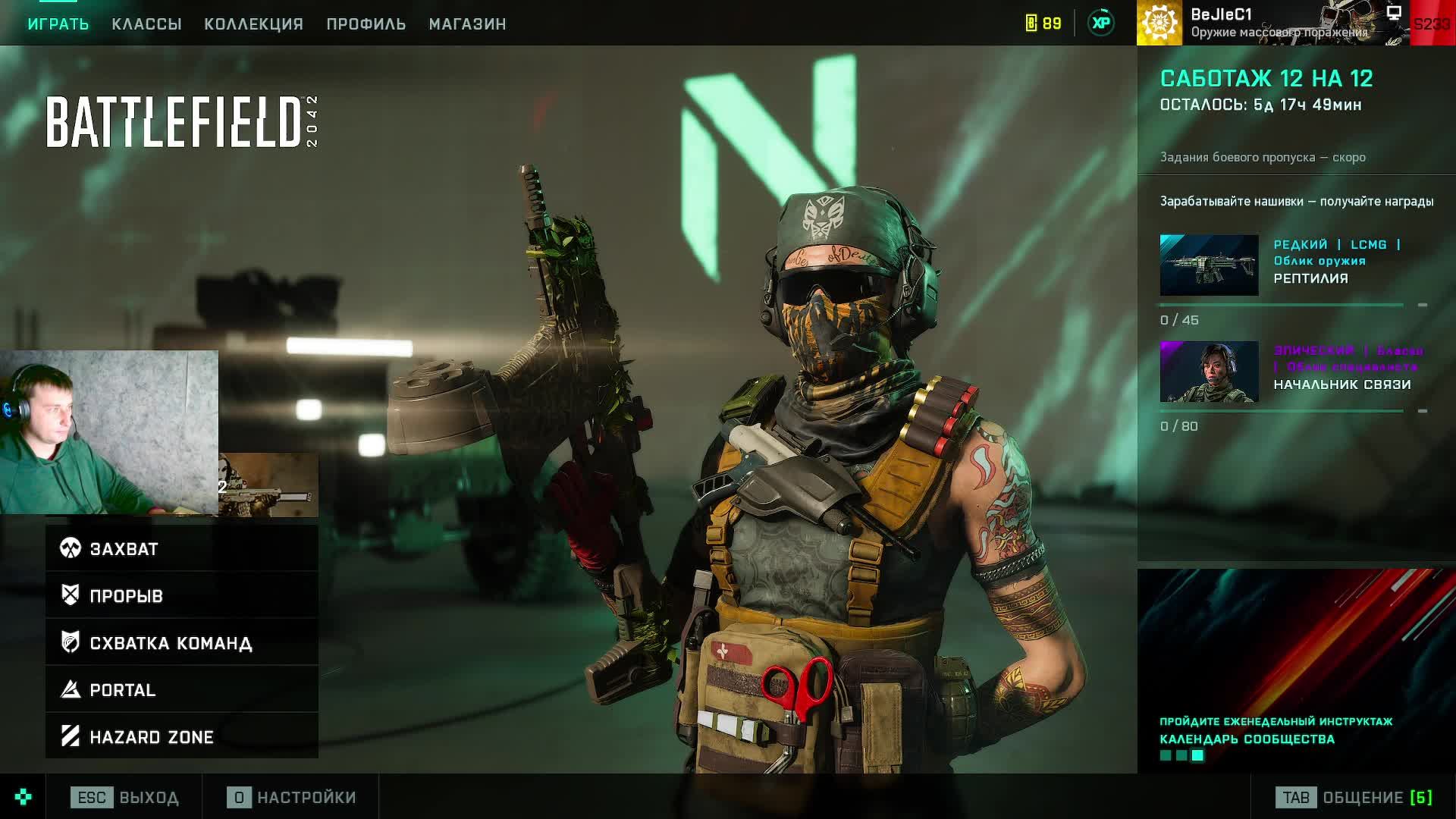Open the PORTAL menu entry
The height and width of the screenshot is (819, 1456).
click(x=182, y=689)
